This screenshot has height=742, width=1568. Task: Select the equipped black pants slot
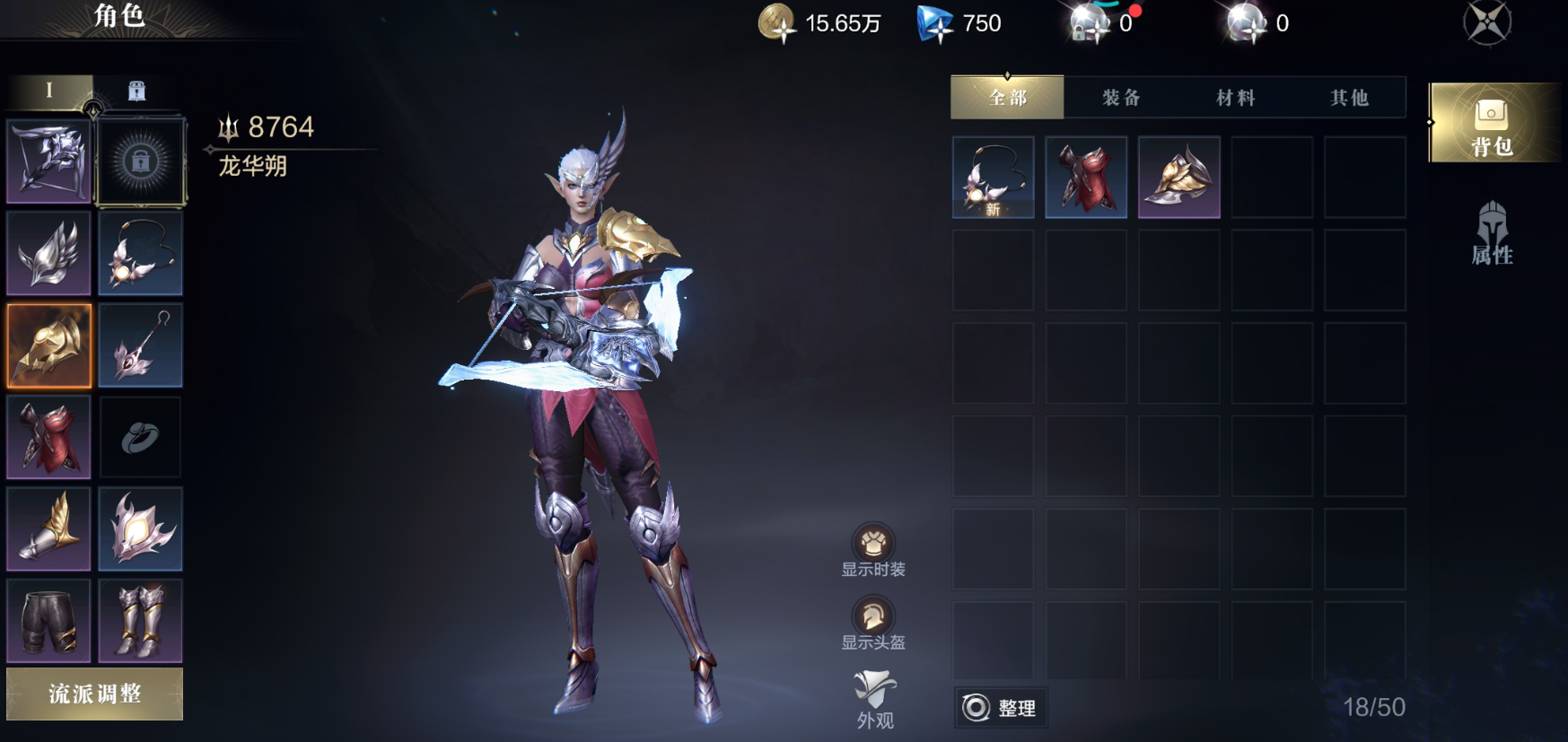click(48, 621)
